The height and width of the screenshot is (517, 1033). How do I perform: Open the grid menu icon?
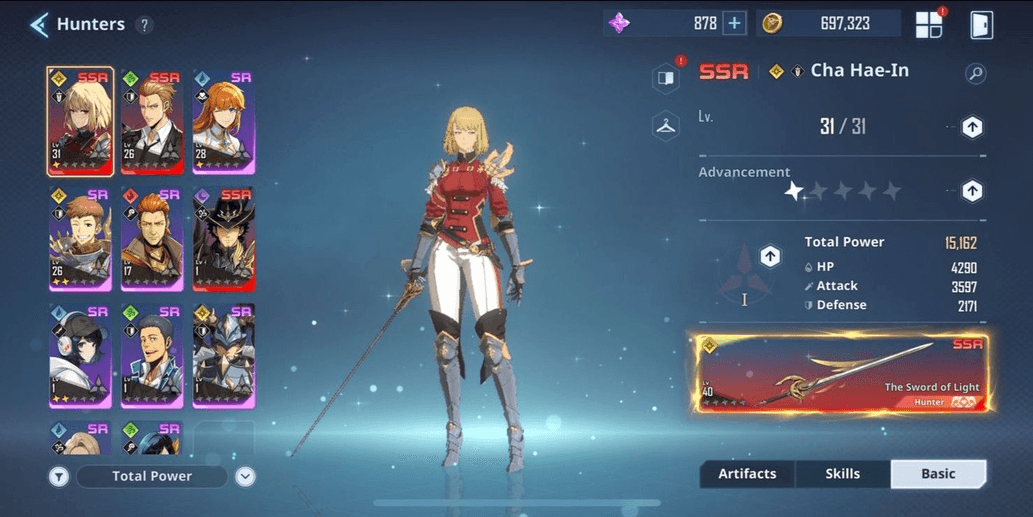tap(929, 25)
